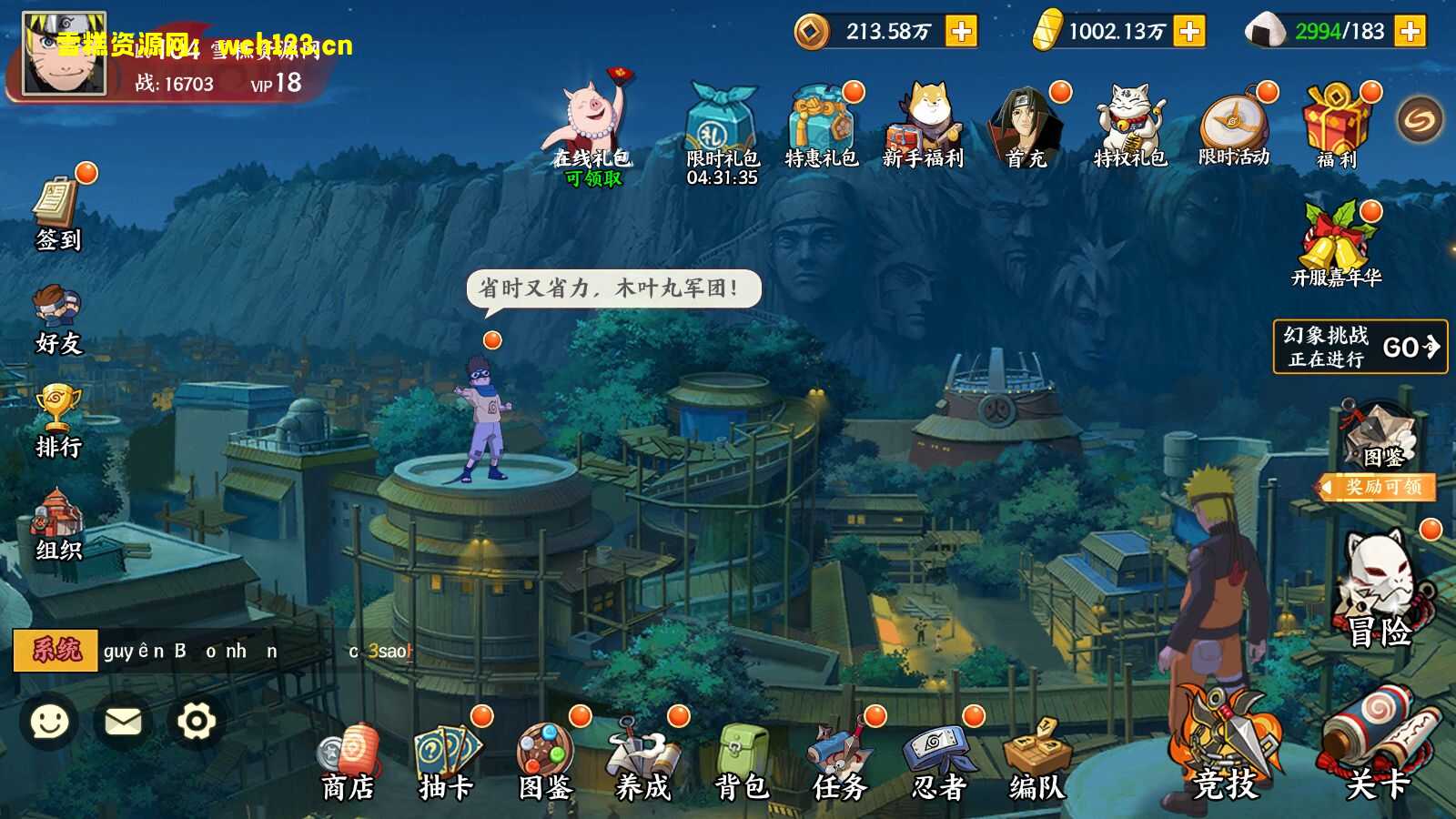Open the 任务 quests menu

coord(840,763)
